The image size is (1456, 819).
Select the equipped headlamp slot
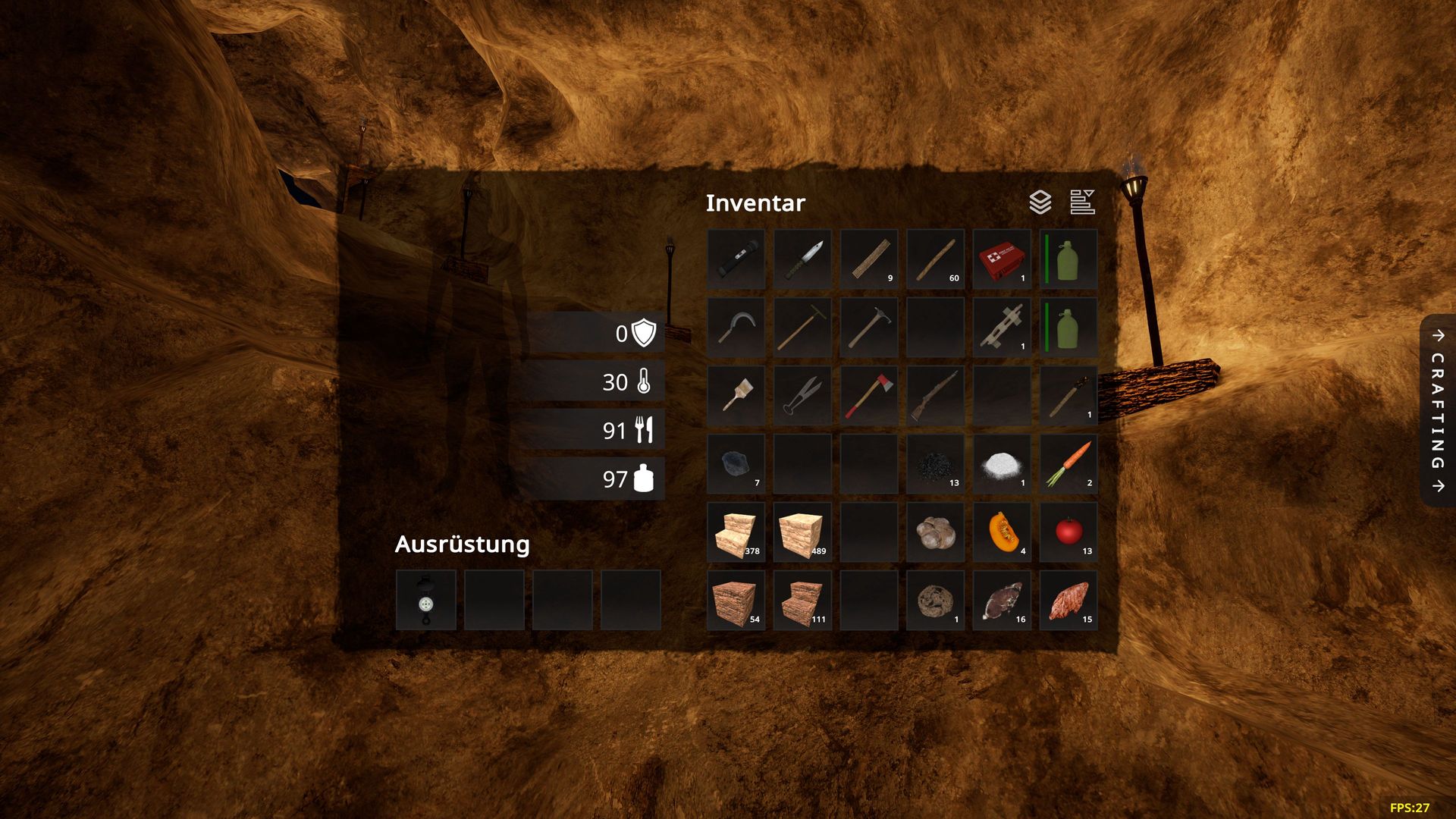pyautogui.click(x=426, y=601)
